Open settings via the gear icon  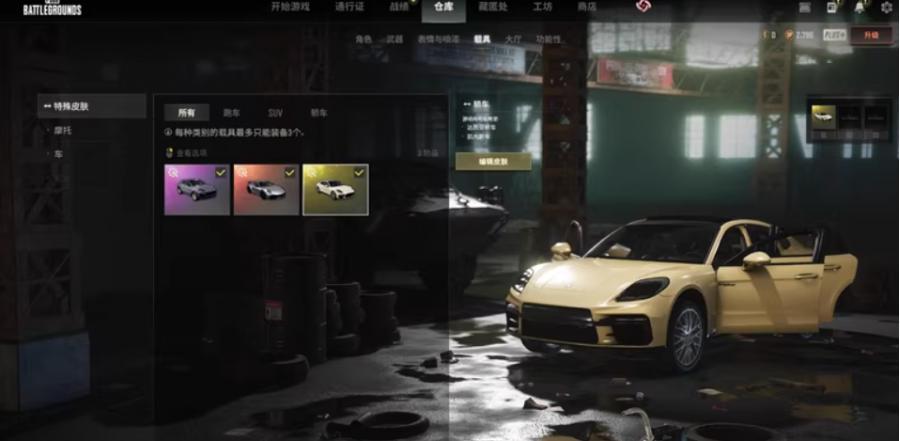[x=886, y=7]
